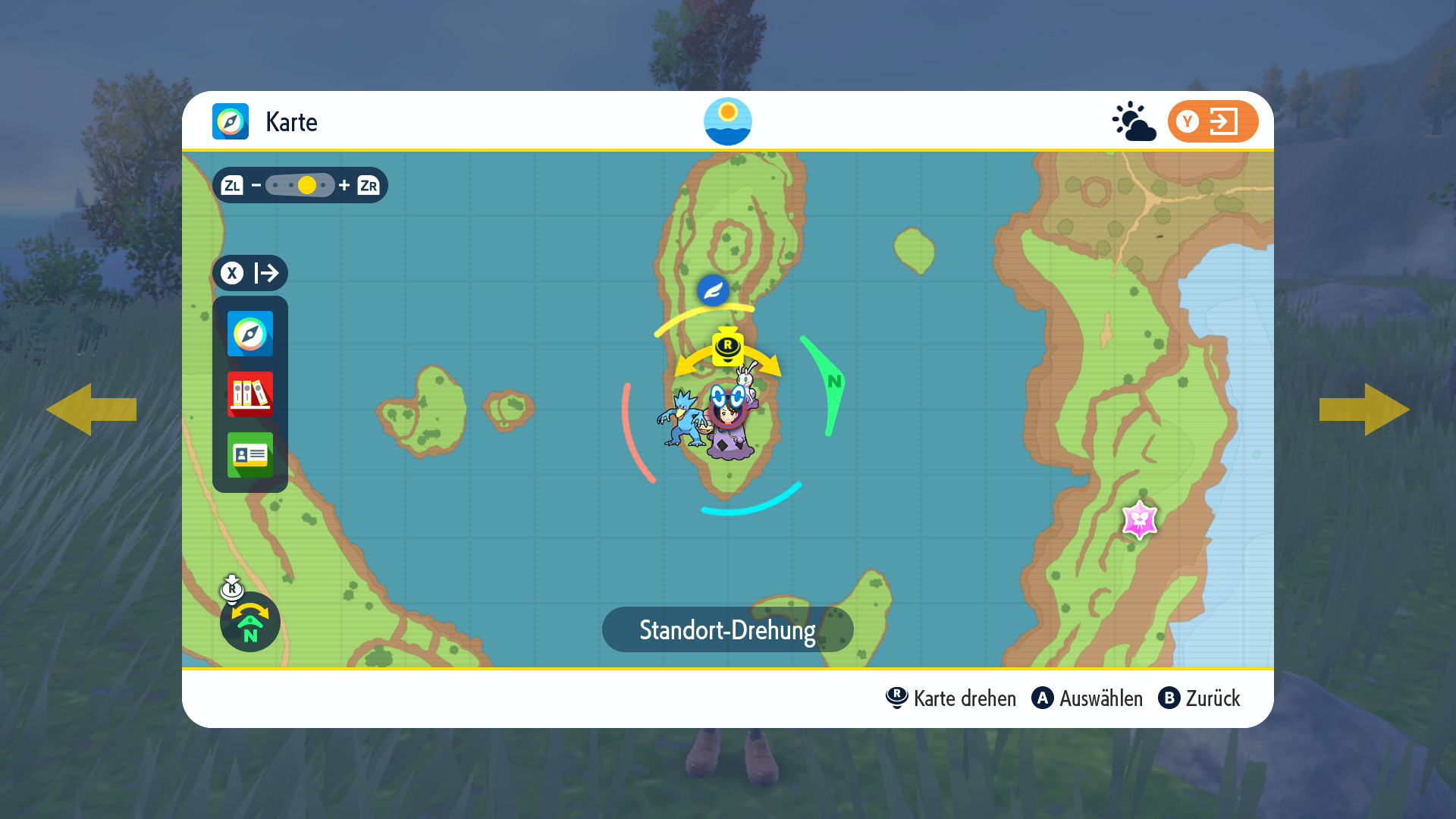Click the Standort-Drehung label
This screenshot has width=1456, height=819.
(x=727, y=629)
